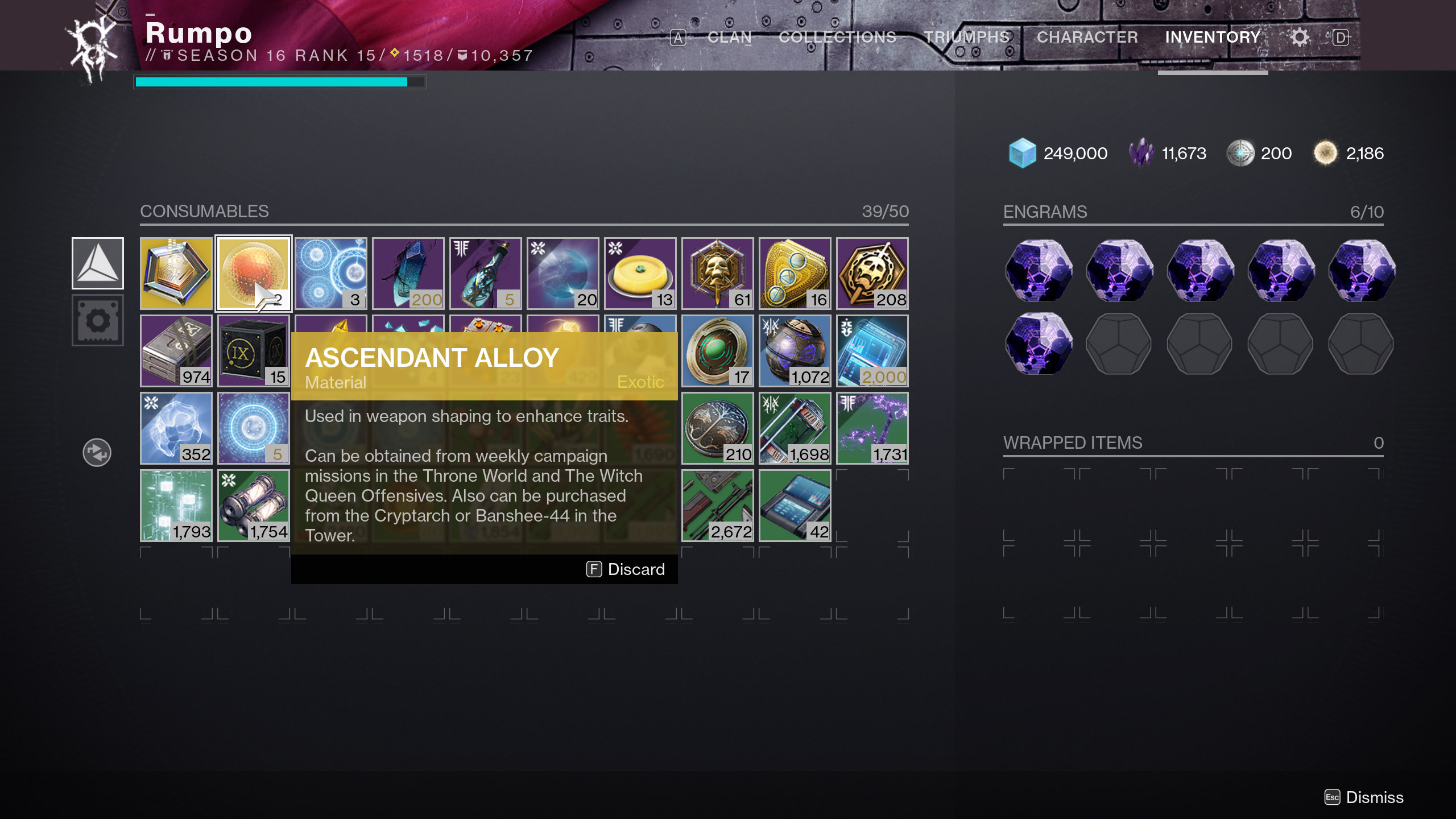Select the green orb compass stack of 17
Image resolution: width=1456 pixels, height=819 pixels.
[x=717, y=351]
